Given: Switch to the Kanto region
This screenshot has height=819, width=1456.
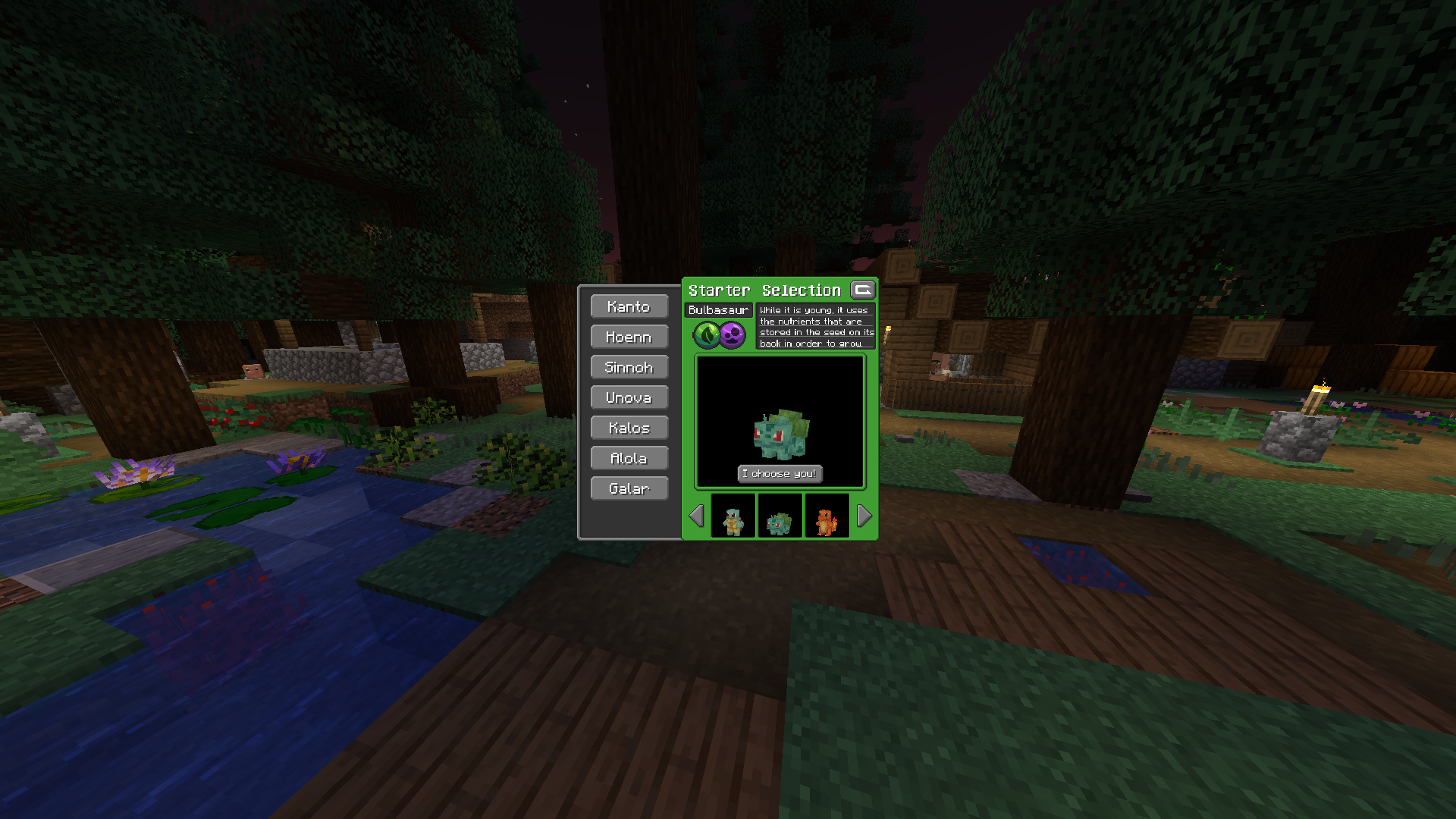Looking at the screenshot, I should coord(629,306).
